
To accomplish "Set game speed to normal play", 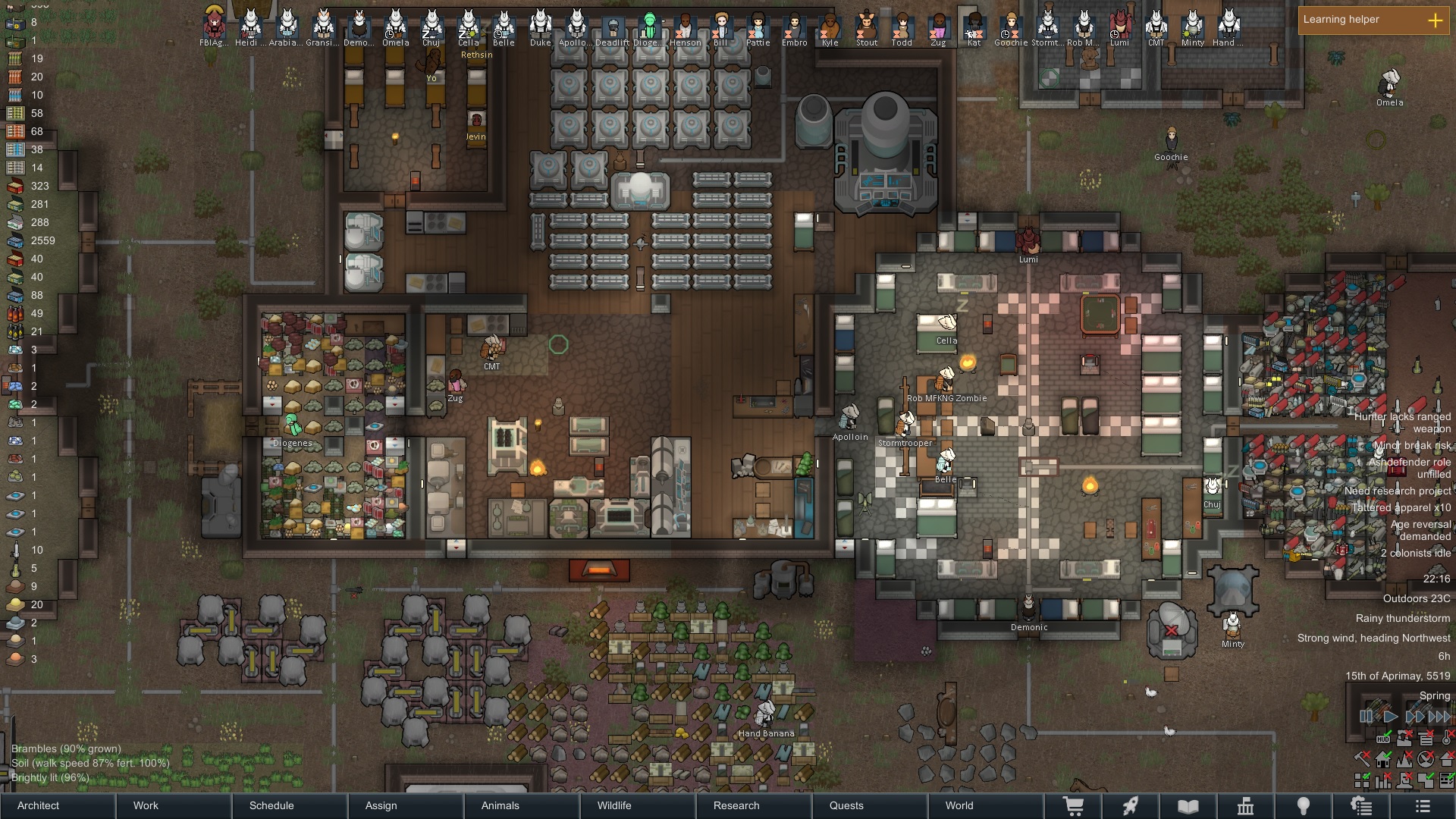I will pos(1390,716).
